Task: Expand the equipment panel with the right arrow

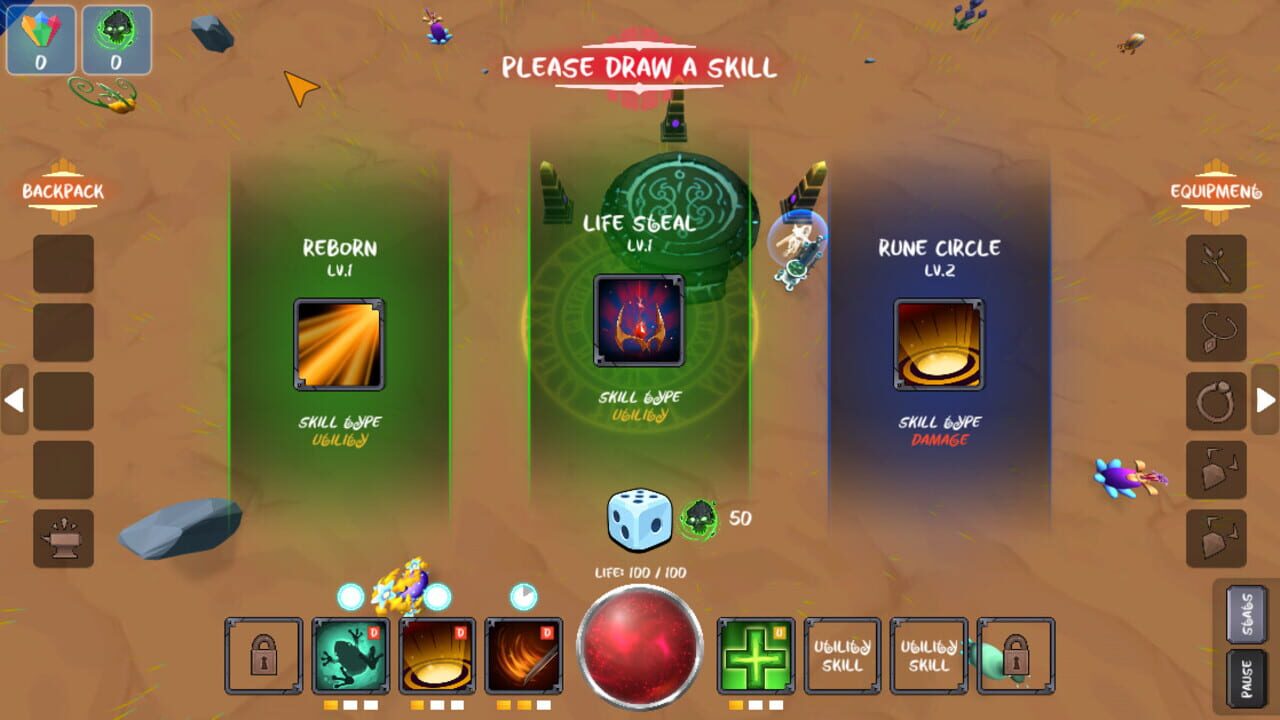Action: [x=1265, y=398]
